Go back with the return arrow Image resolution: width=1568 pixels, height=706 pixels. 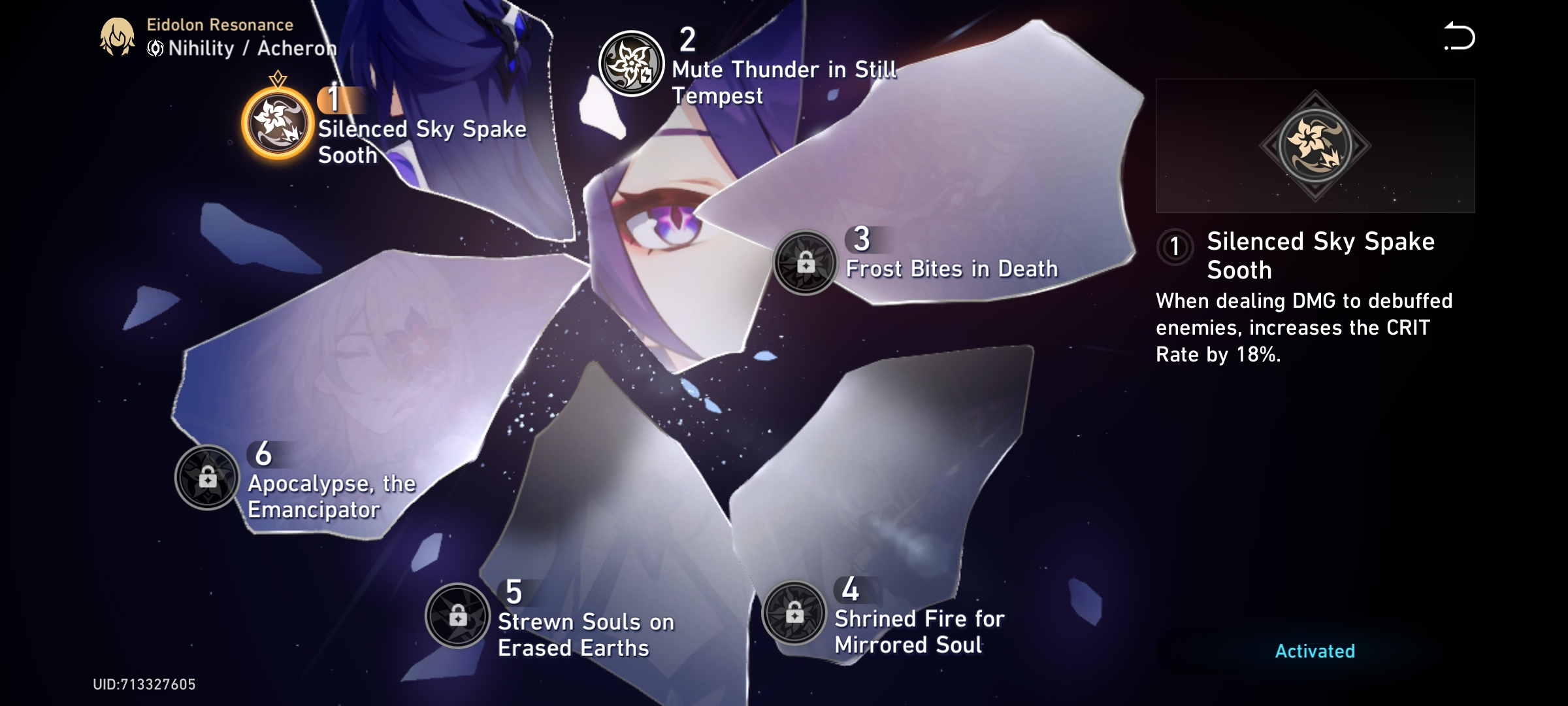[x=1459, y=37]
